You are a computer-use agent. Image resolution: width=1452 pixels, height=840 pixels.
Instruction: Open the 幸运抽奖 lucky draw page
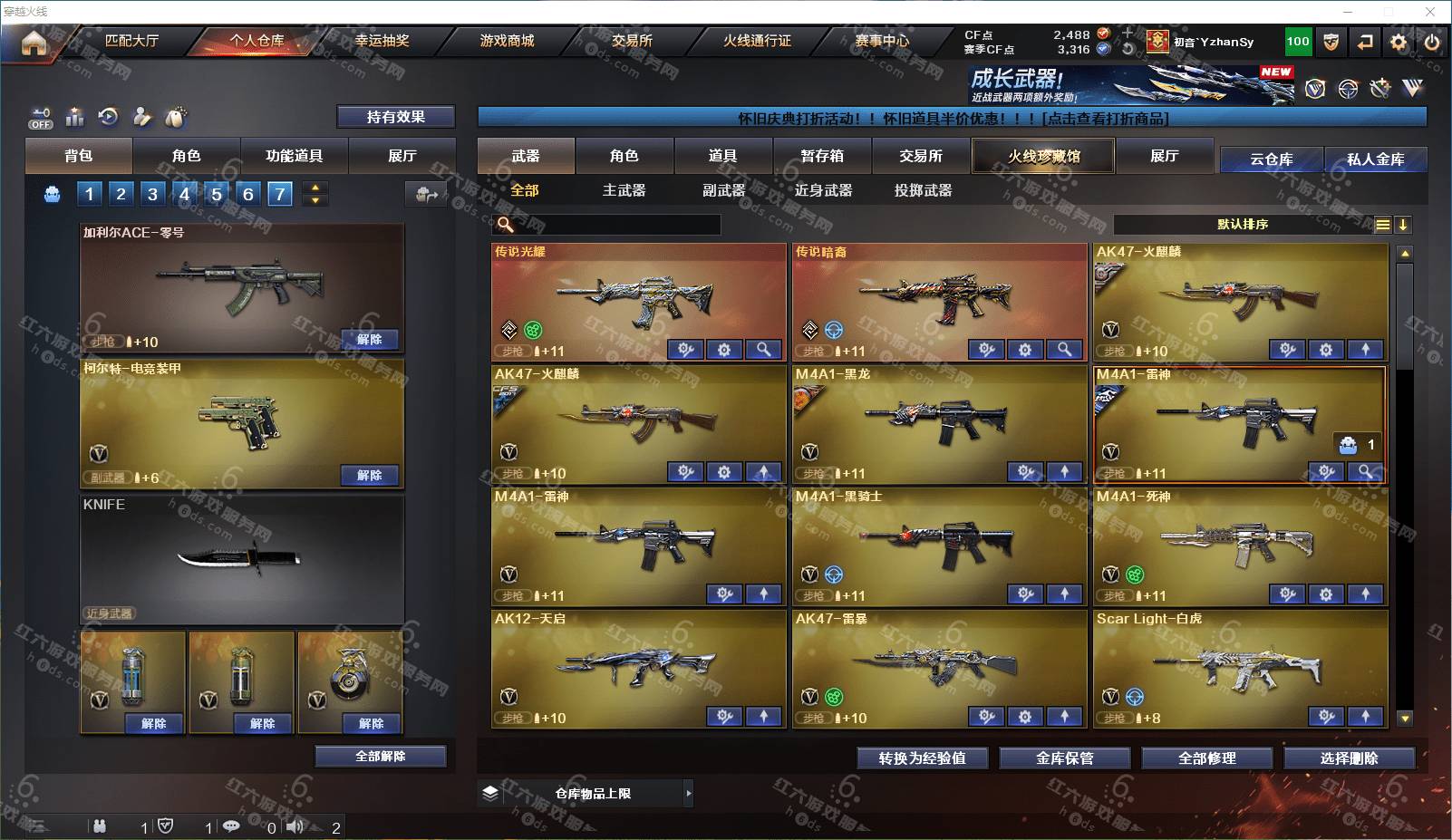point(382,41)
